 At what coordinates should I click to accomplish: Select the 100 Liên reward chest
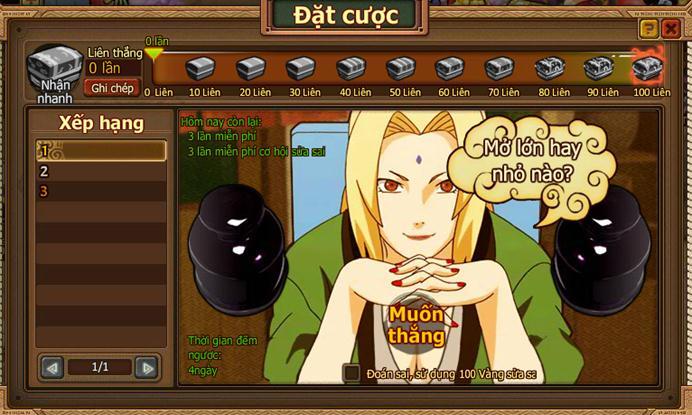(x=647, y=69)
